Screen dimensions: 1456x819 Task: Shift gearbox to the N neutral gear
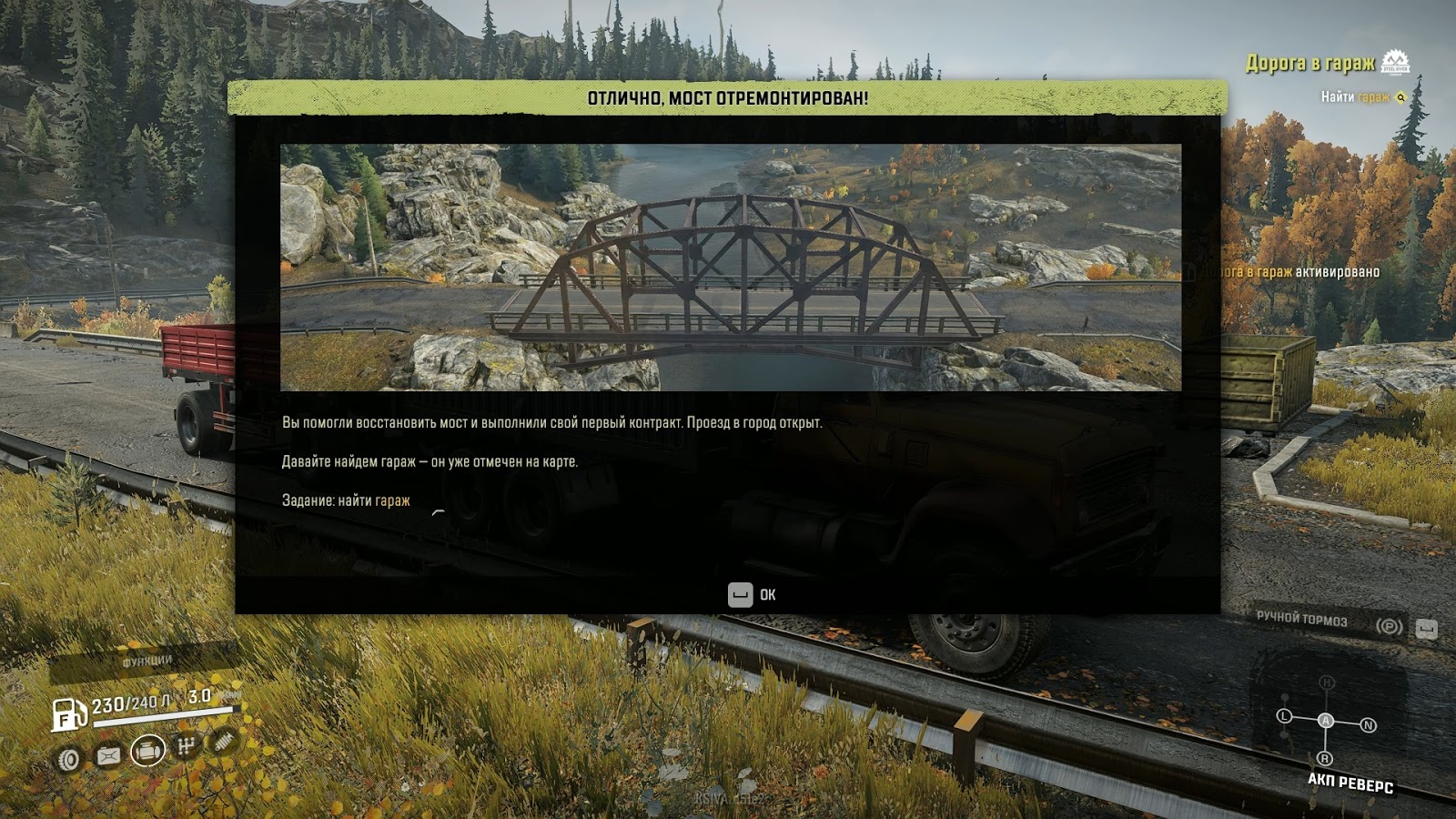tap(1368, 725)
